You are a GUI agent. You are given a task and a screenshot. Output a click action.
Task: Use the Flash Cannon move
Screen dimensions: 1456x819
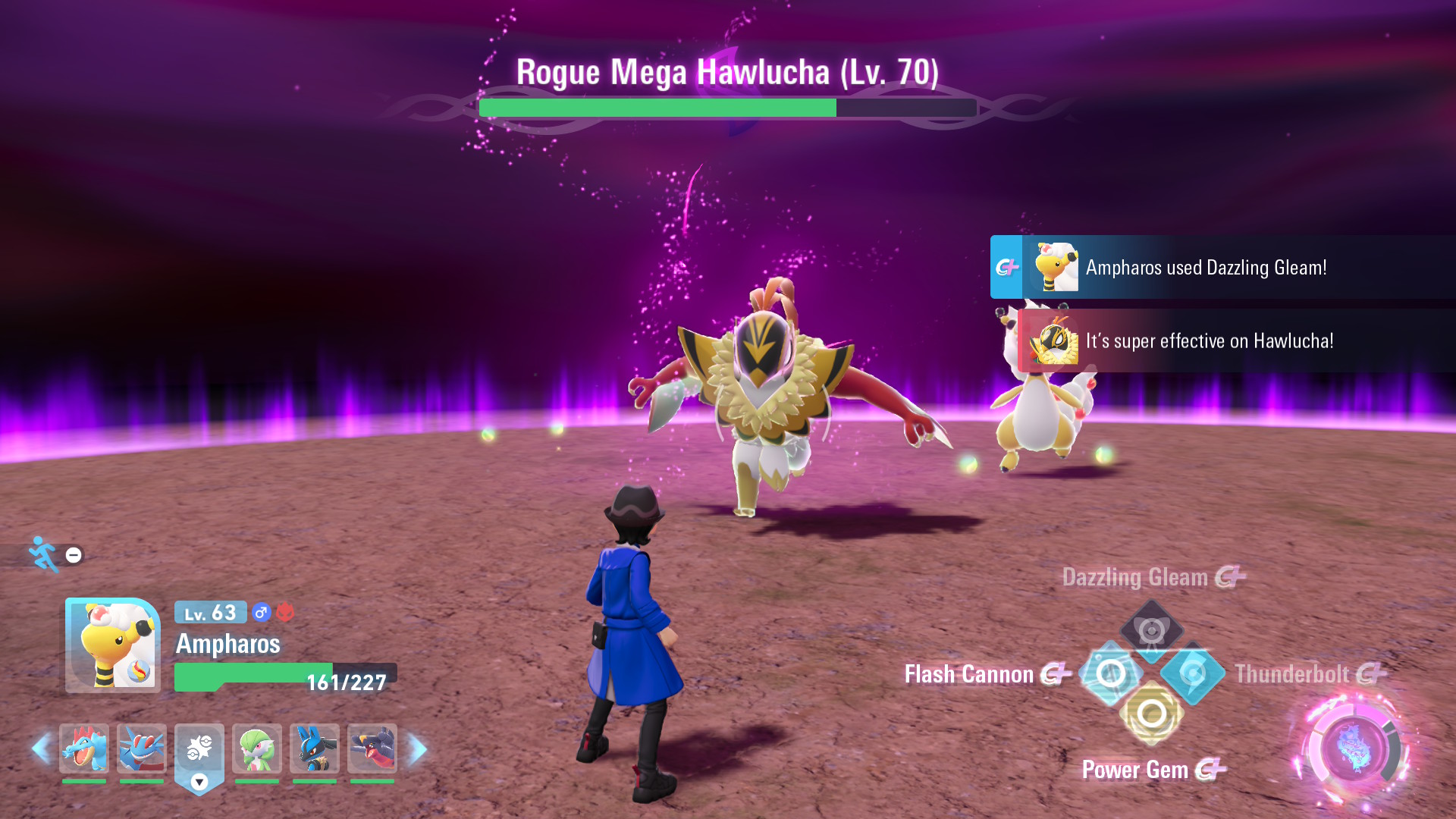(1111, 673)
